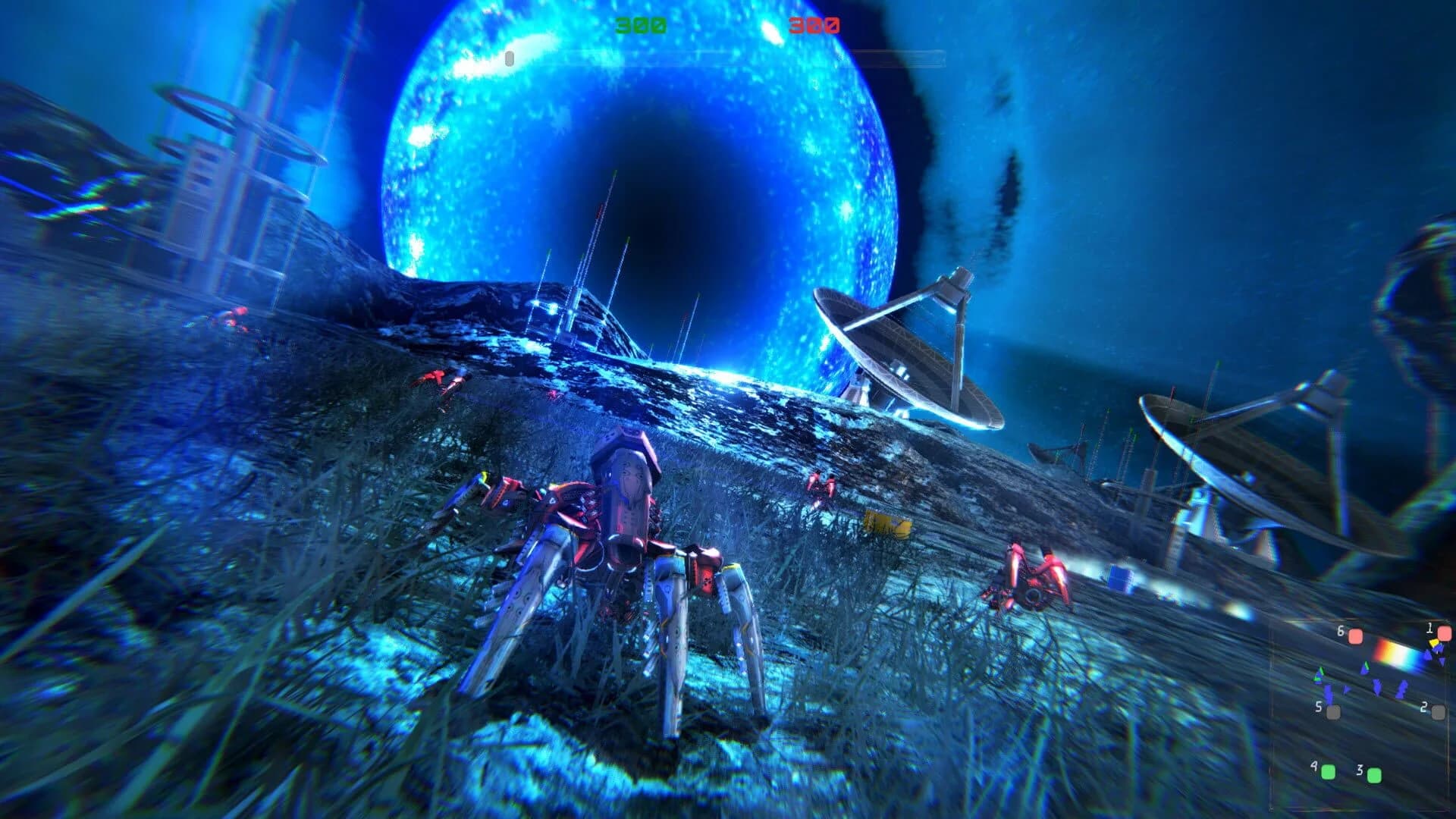Viewport: 1456px width, 819px height.
Task: Select control point 1 marker on the minimap
Action: (x=1445, y=633)
